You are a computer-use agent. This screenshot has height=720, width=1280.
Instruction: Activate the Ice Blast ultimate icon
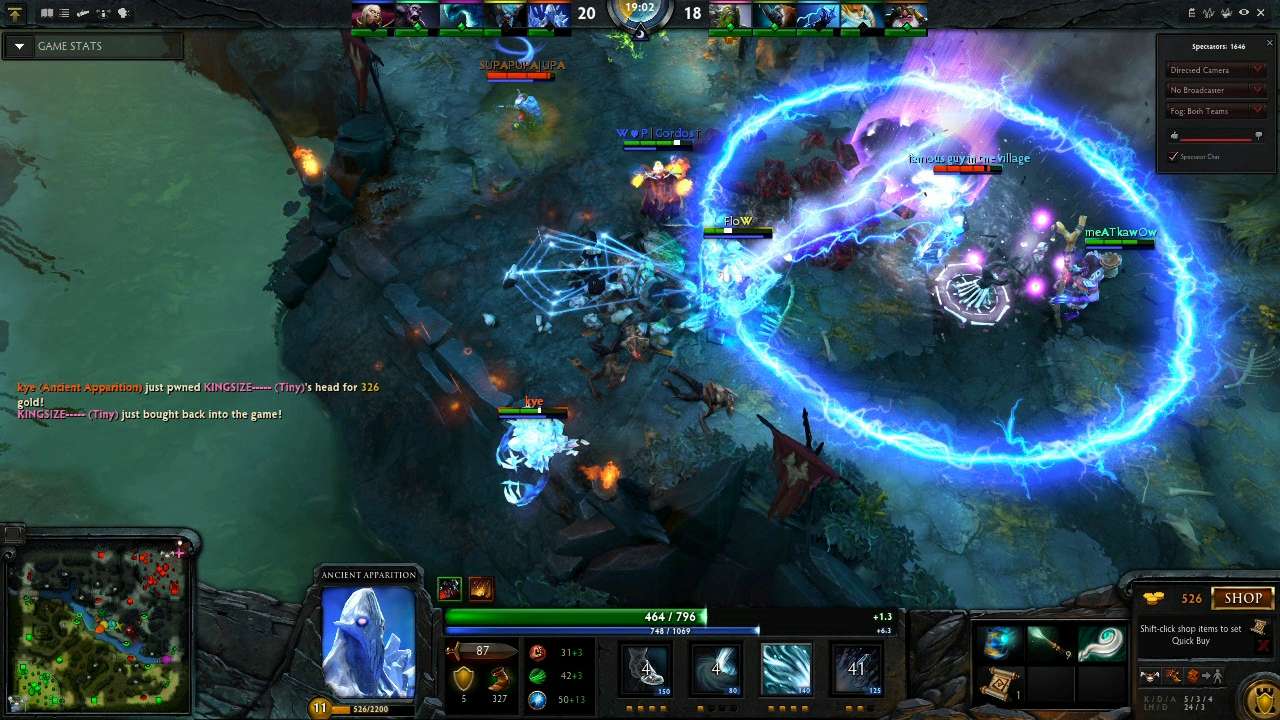(x=857, y=668)
